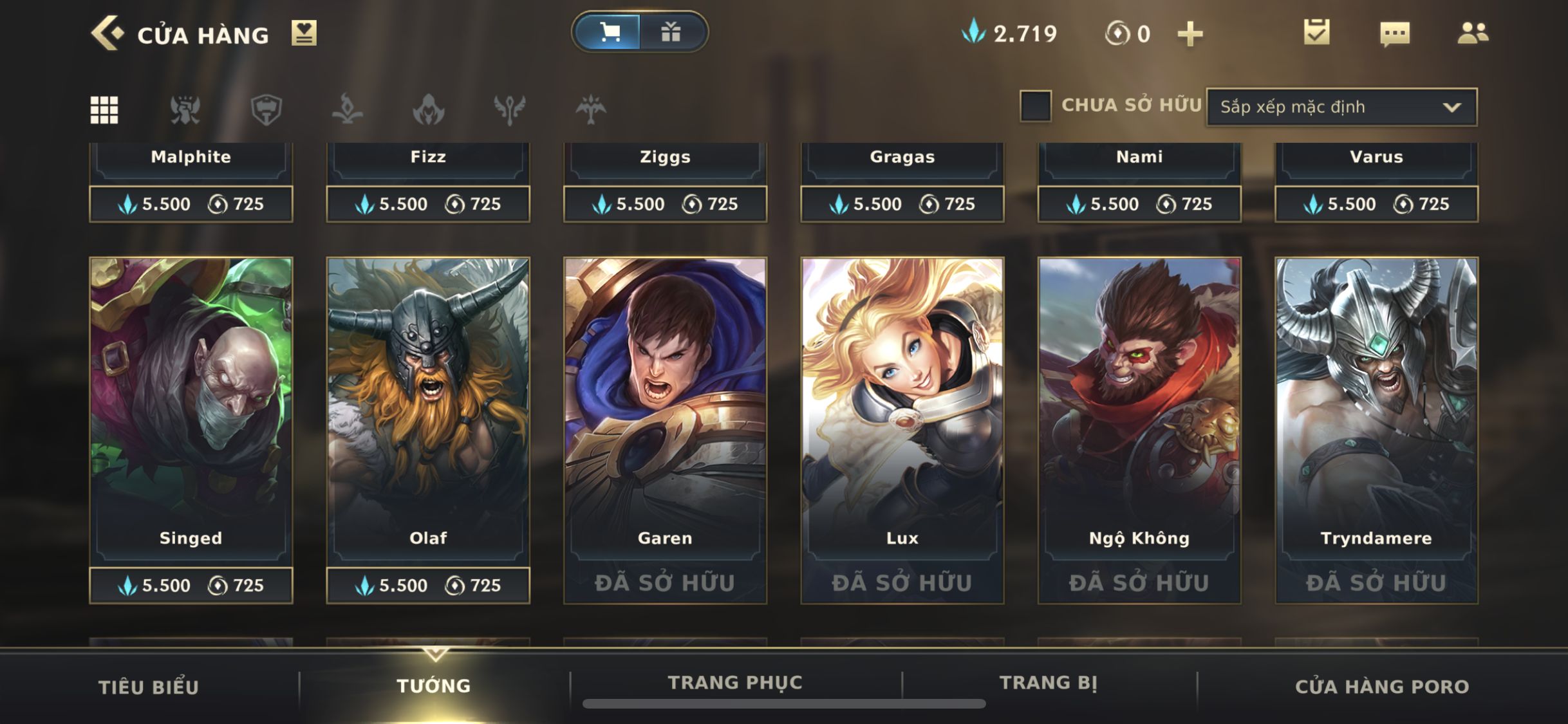Open the Trang Bị tab

pos(1049,682)
